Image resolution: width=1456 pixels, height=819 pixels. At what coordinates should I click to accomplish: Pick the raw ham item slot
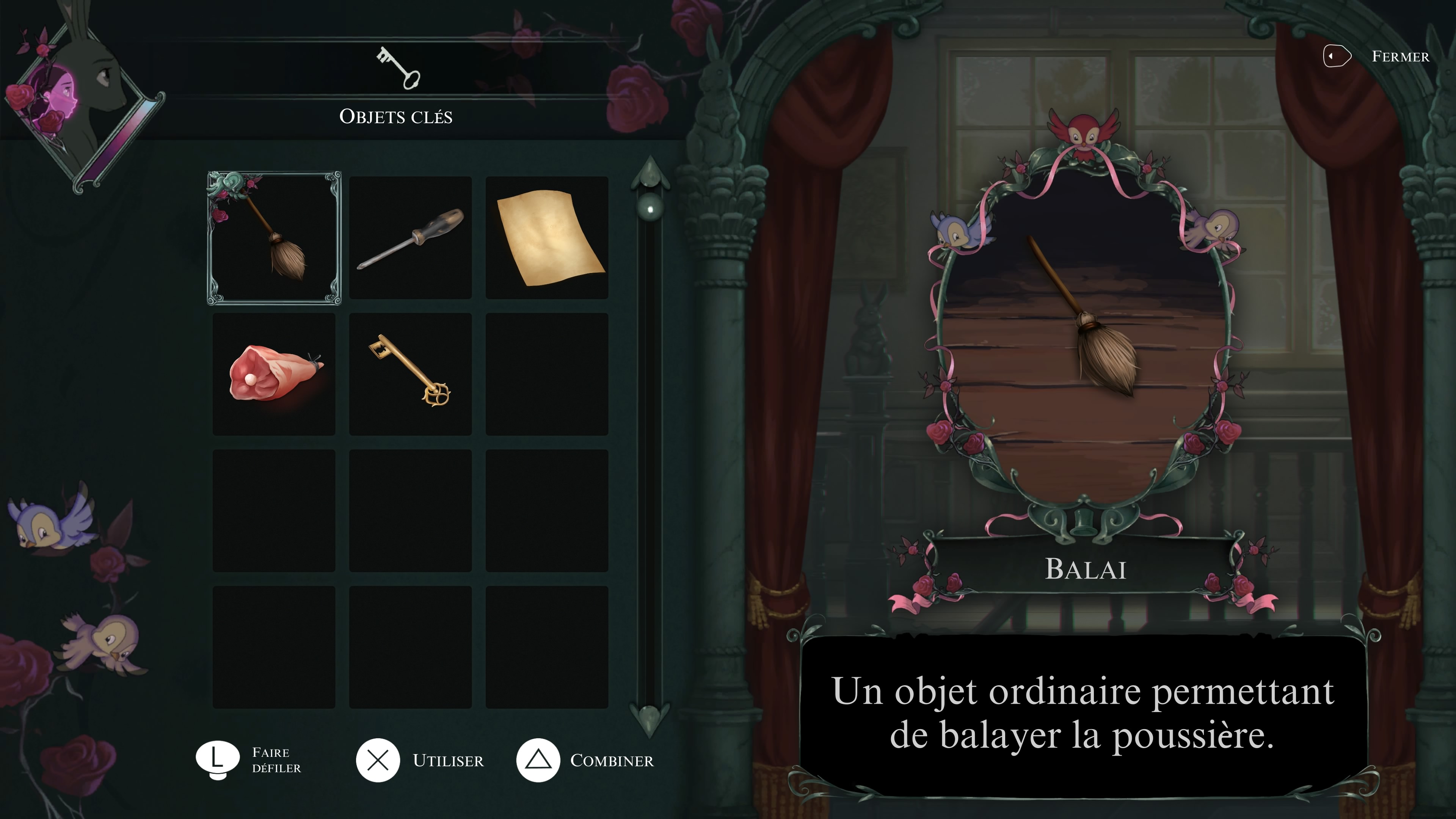point(274,374)
